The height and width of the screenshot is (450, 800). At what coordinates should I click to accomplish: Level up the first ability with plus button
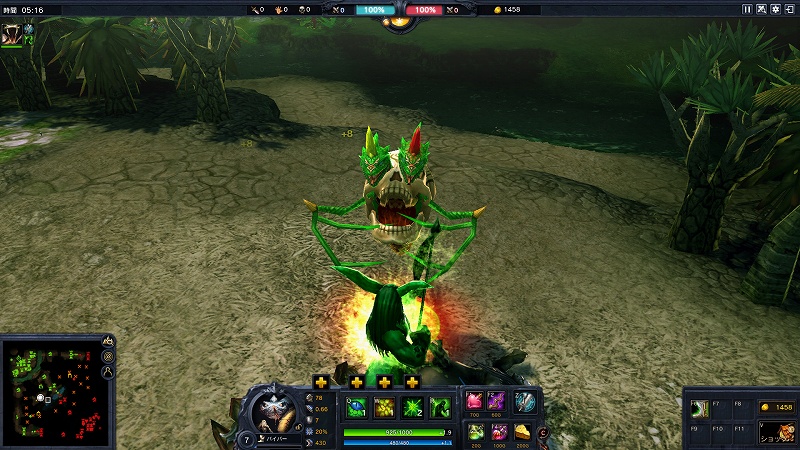[321, 382]
